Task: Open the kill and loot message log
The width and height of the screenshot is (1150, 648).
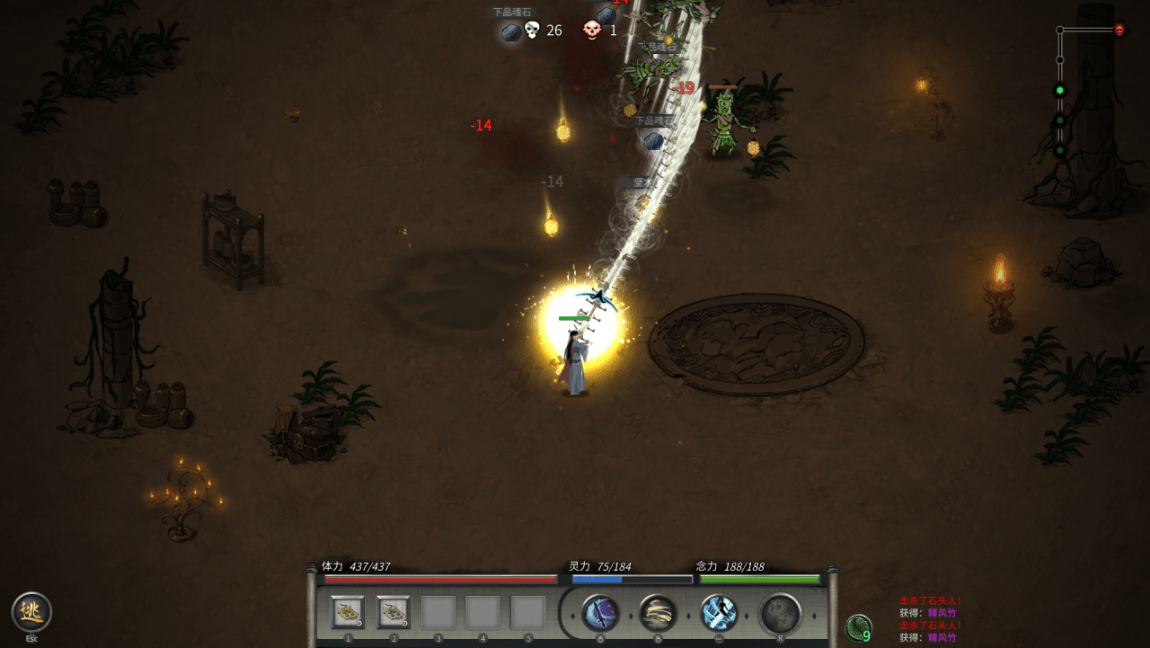Action: tap(930, 619)
